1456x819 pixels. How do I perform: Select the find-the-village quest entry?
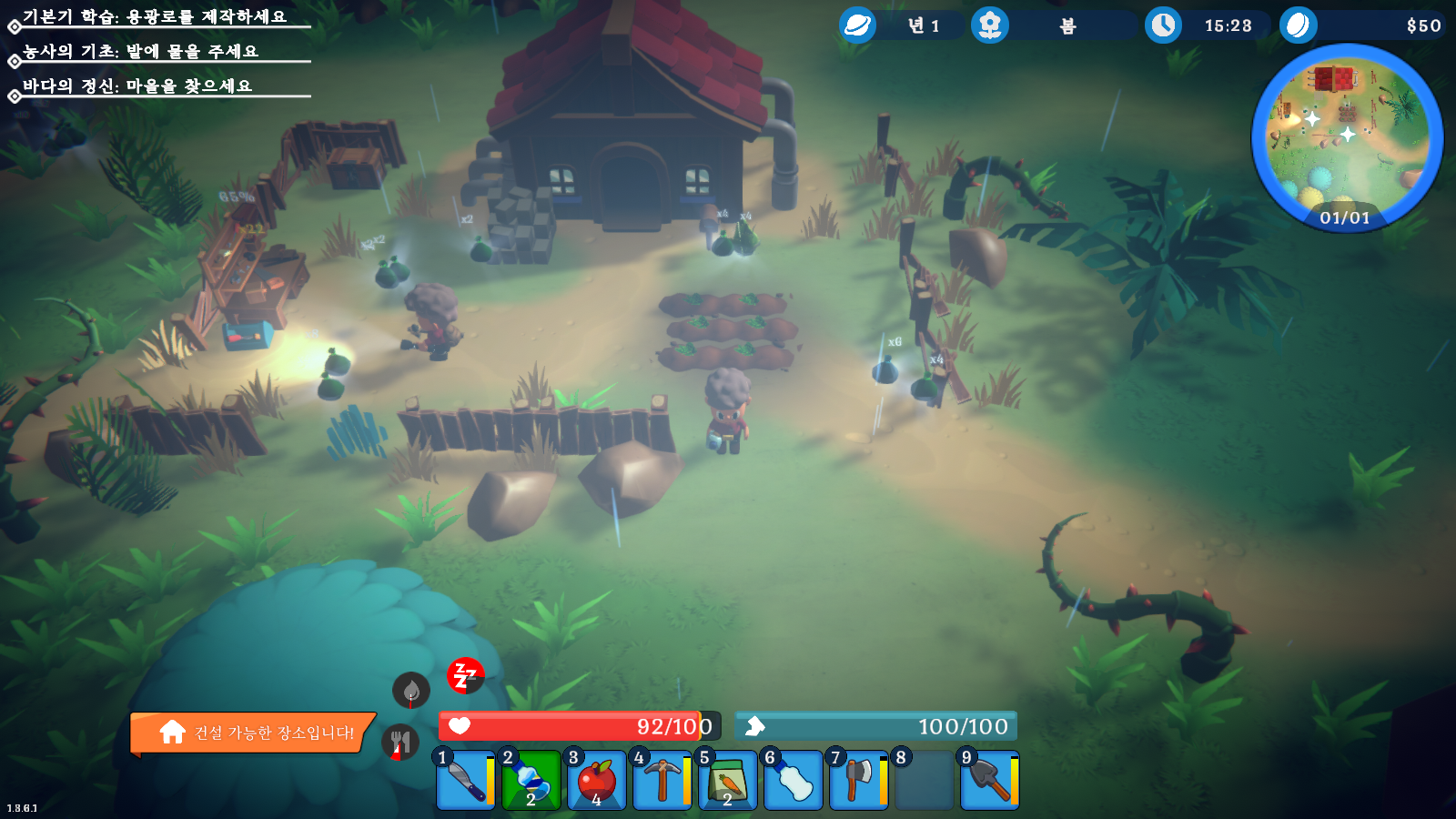tap(137, 86)
